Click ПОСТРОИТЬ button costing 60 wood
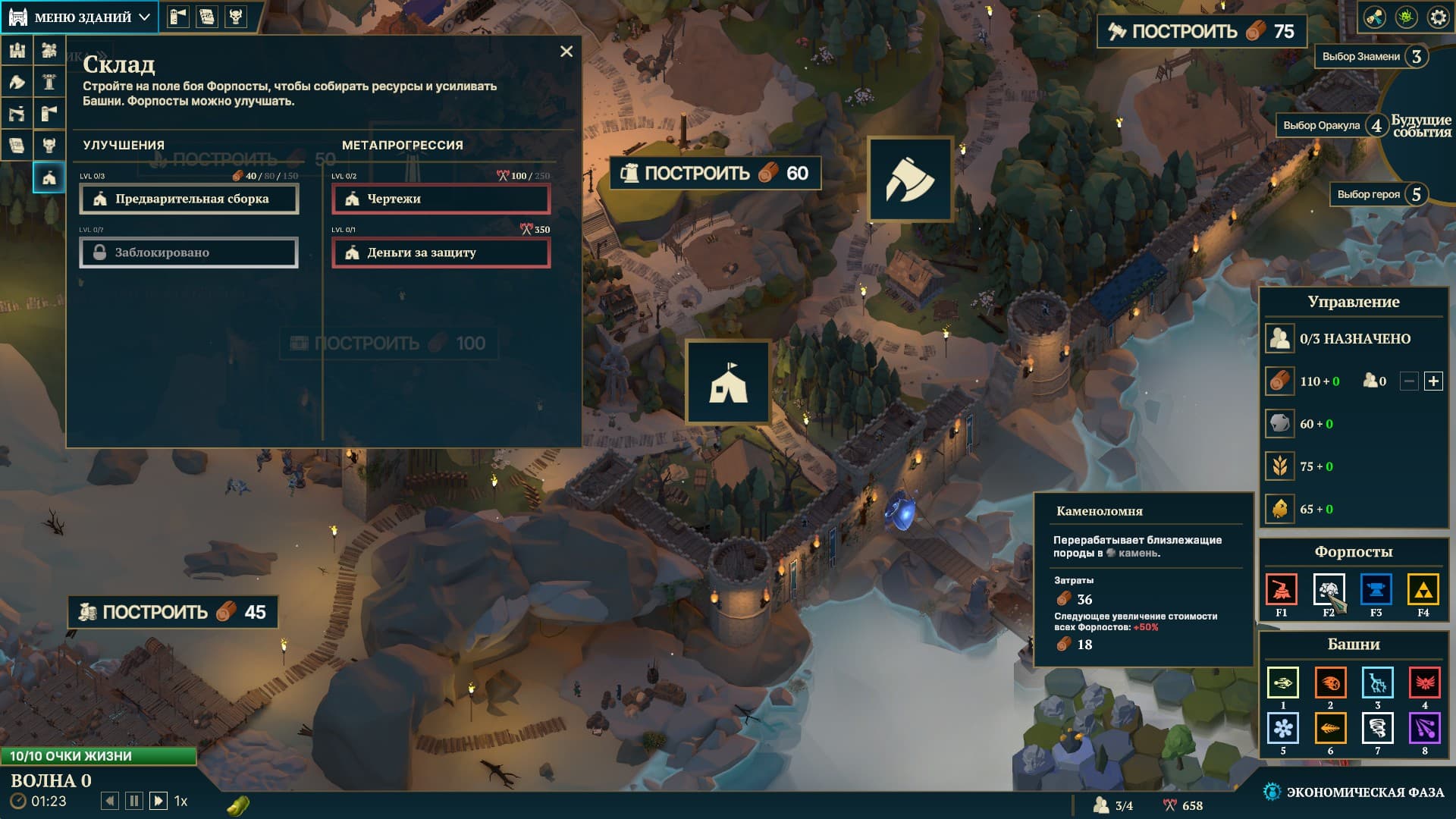 (x=714, y=174)
